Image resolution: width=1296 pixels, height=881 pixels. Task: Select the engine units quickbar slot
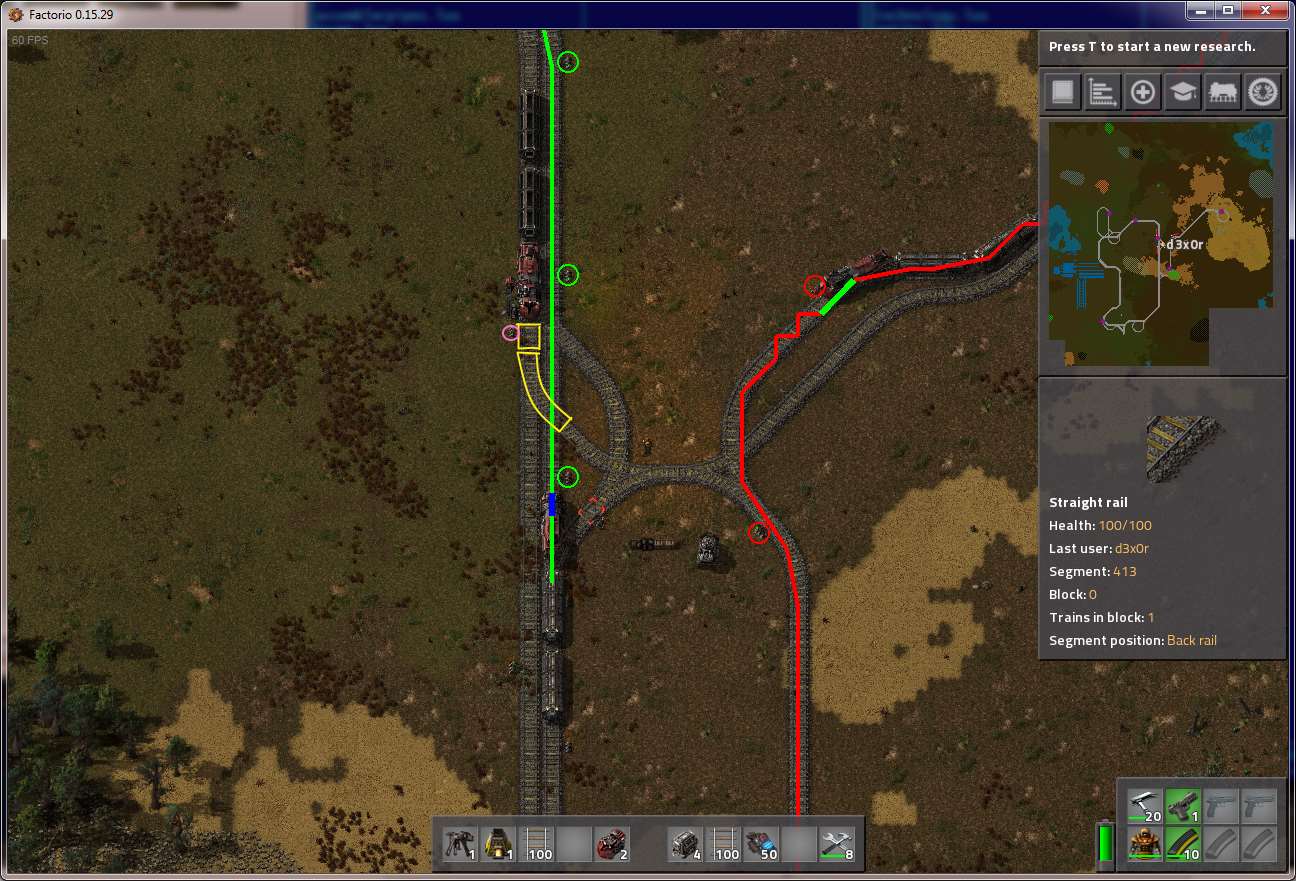[688, 843]
